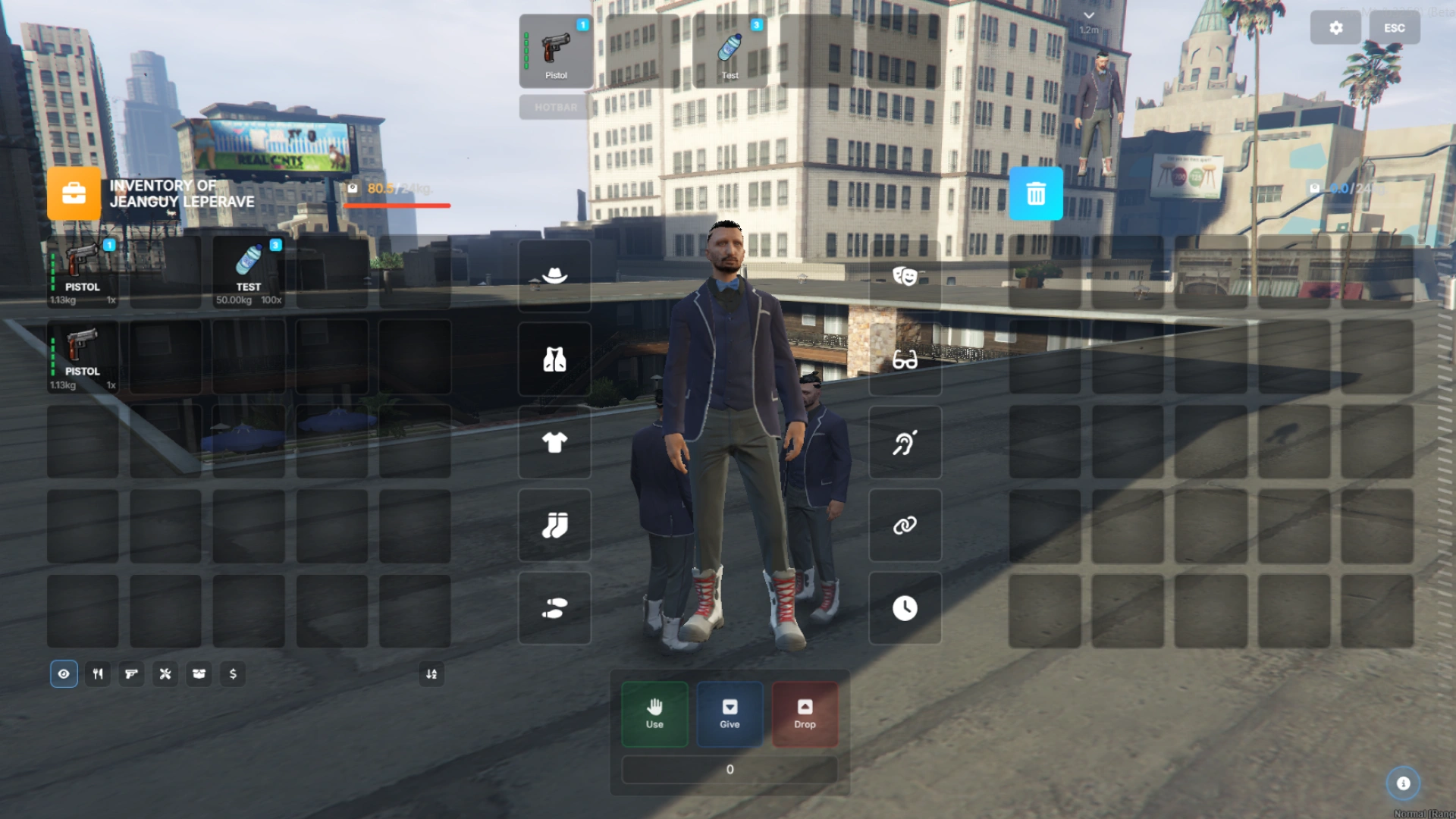Choose the t-shirt clothing slot
The height and width of the screenshot is (819, 1456).
coord(554,442)
